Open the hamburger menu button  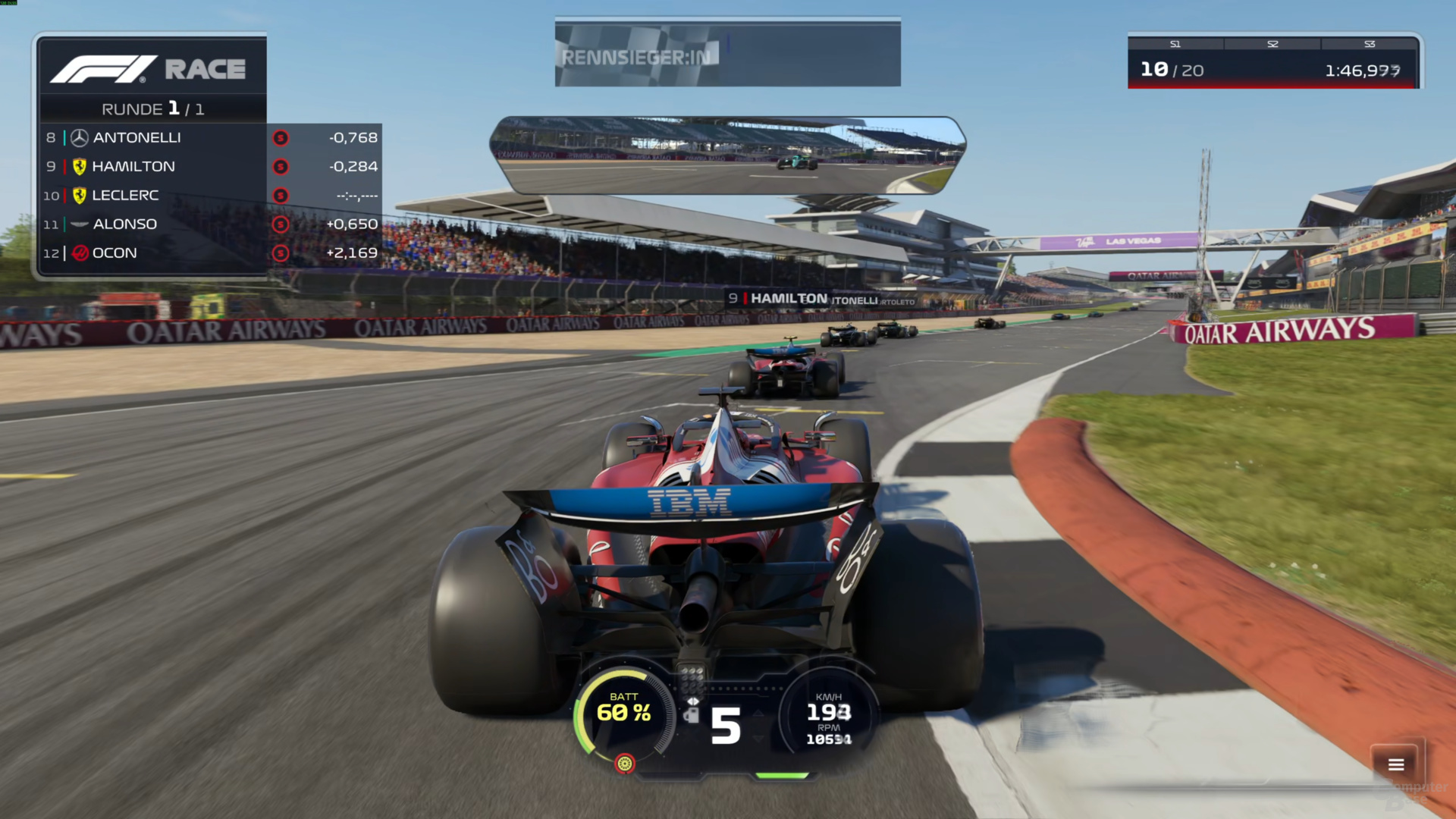pyautogui.click(x=1396, y=764)
